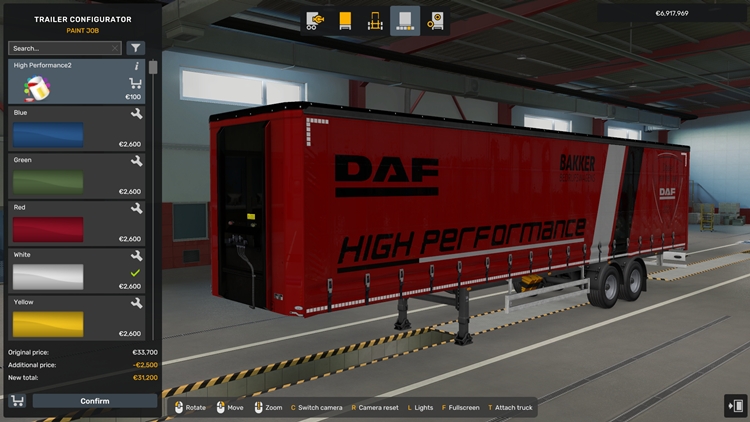Open the trailer exchange tab with arrows
The image size is (750, 422).
[314, 20]
